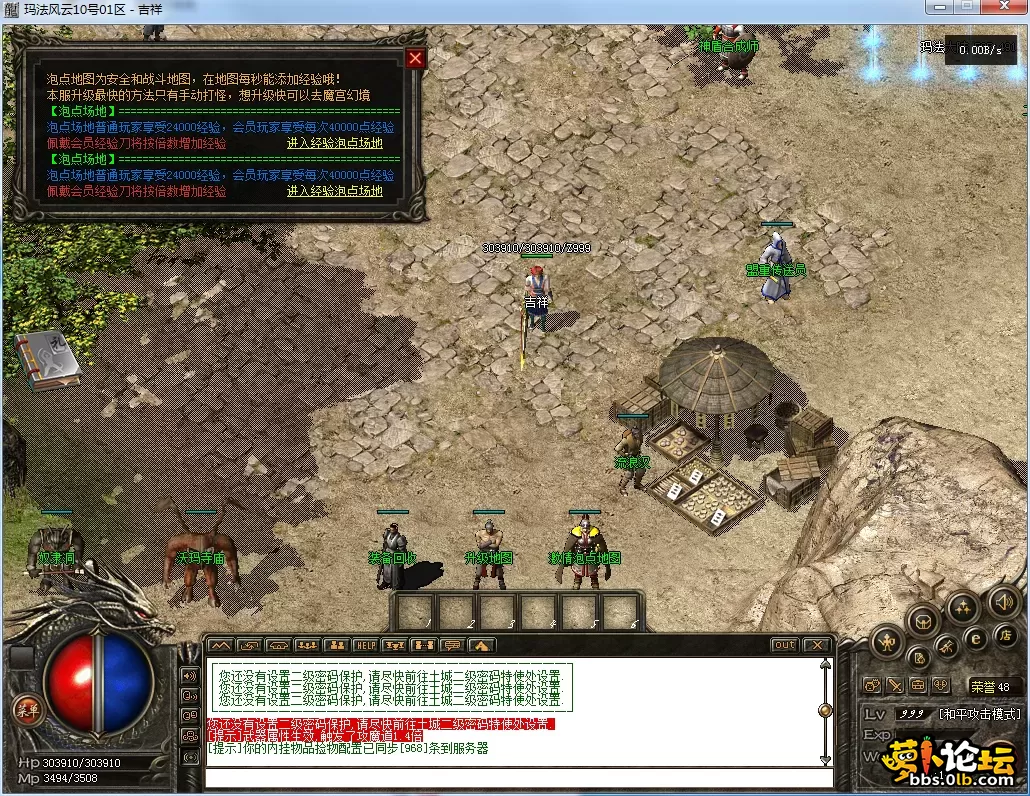Open the briefcase-shaped square button
This screenshot has width=1030, height=796.
click(918, 686)
